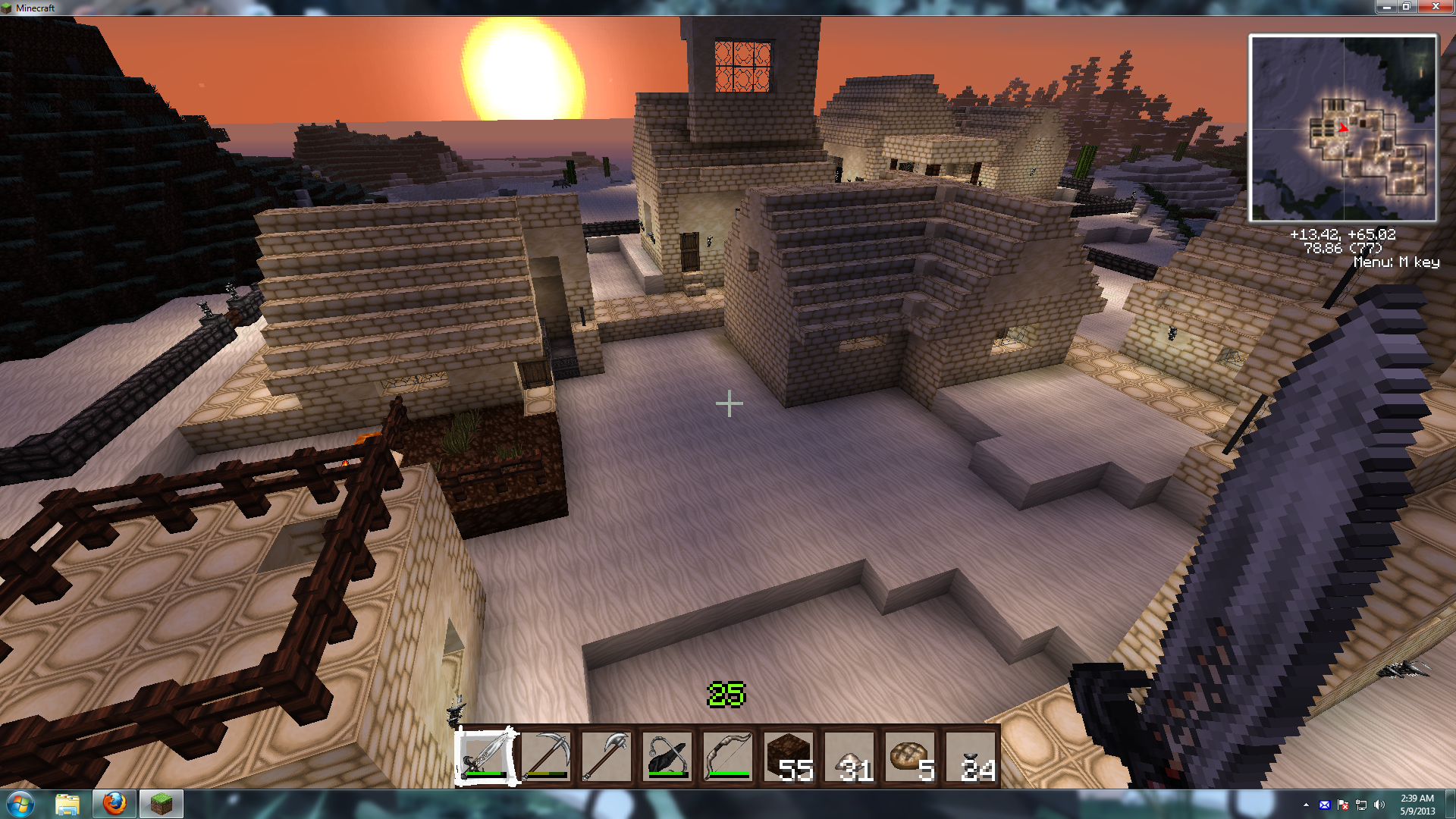This screenshot has height=819, width=1456.
Task: Choose the last hotbar slot with 24 items
Action: 971,756
